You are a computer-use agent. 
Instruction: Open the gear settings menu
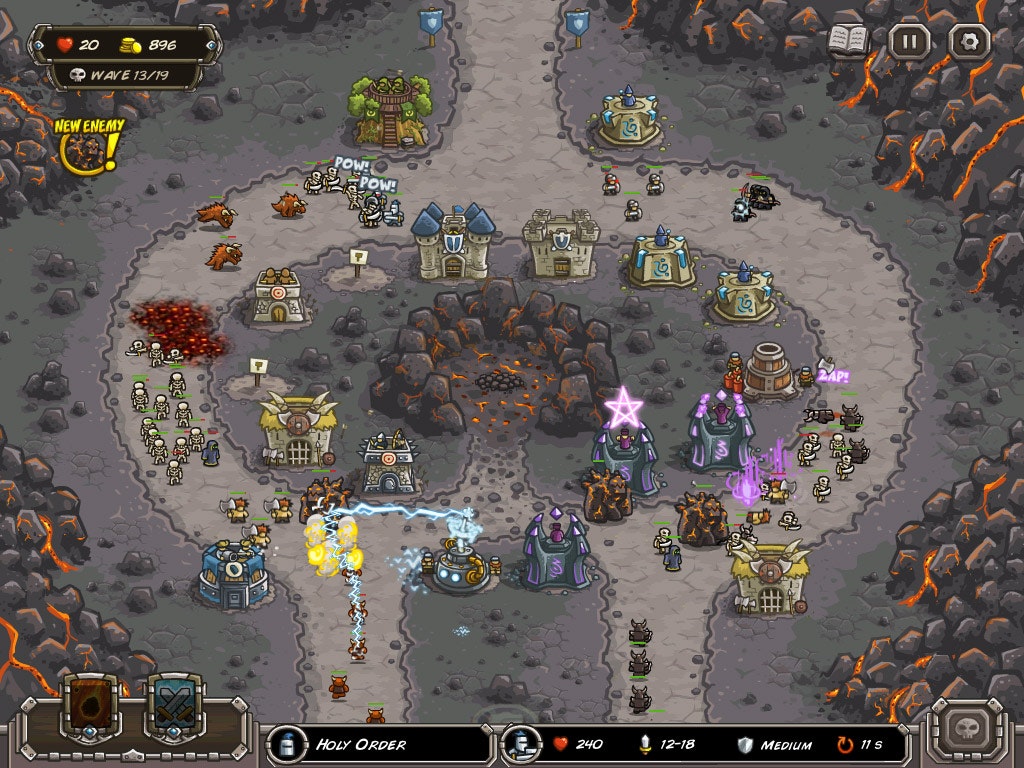pos(968,42)
